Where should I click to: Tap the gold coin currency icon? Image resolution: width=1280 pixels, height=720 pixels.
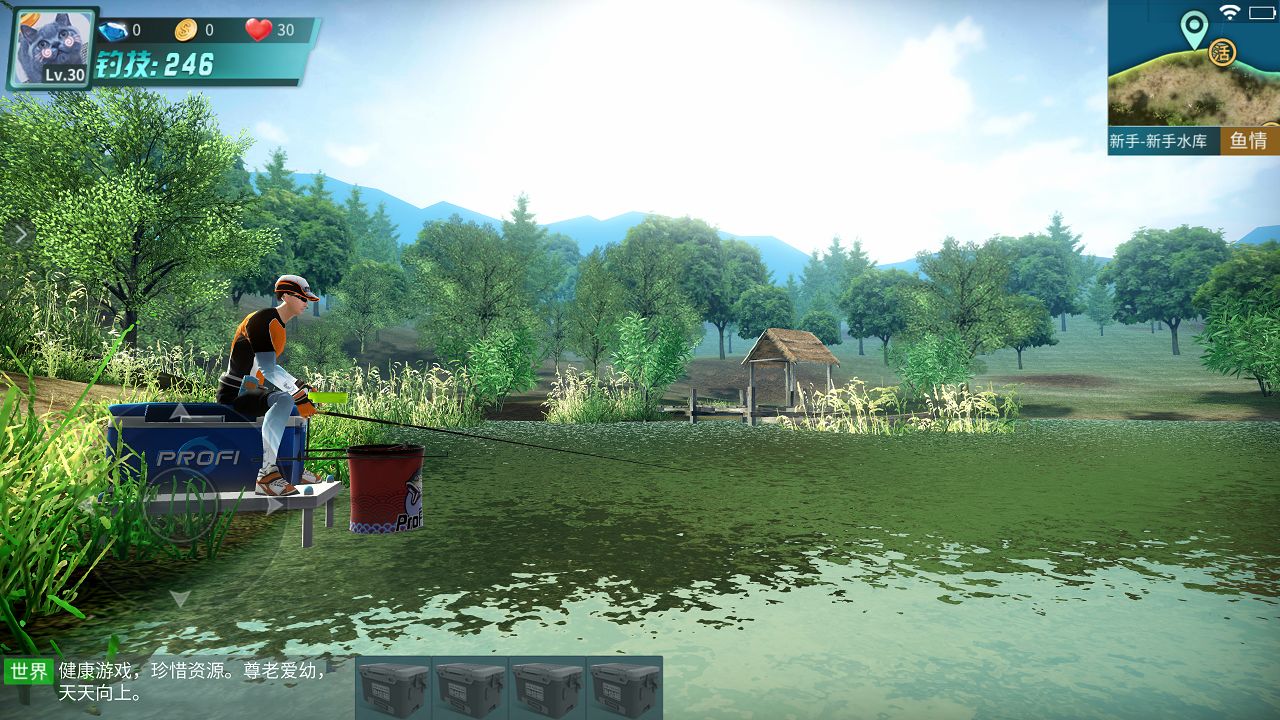point(186,30)
